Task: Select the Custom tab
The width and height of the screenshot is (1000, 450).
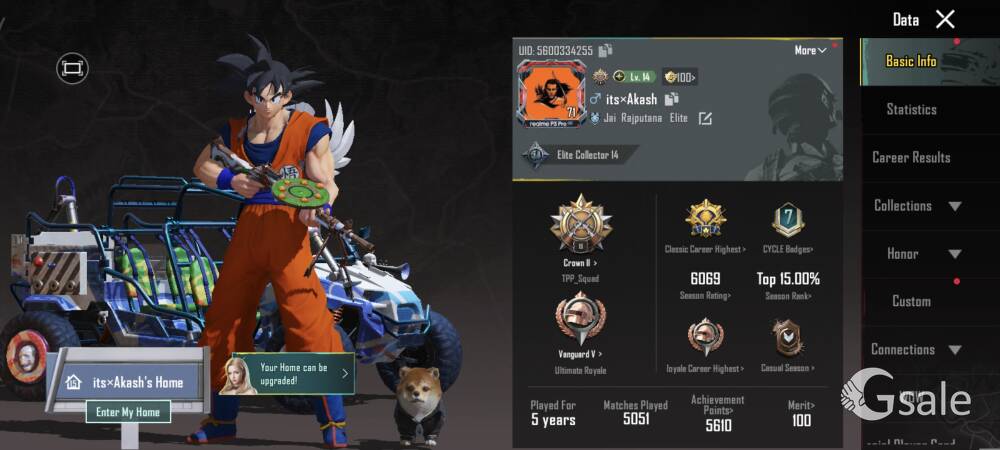Action: (911, 301)
